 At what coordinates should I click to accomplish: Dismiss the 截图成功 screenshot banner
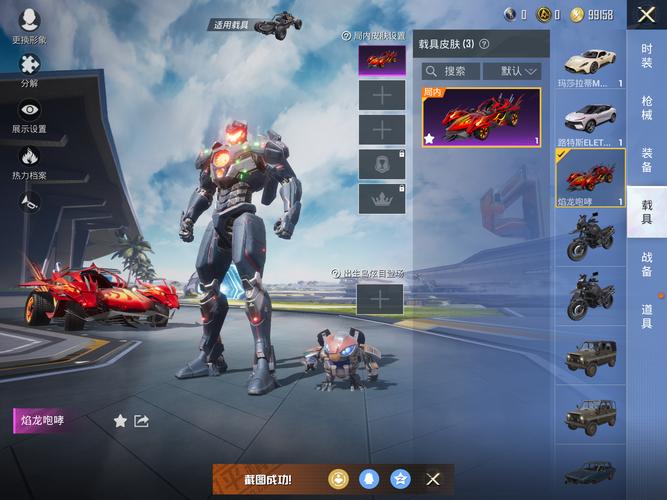433,479
